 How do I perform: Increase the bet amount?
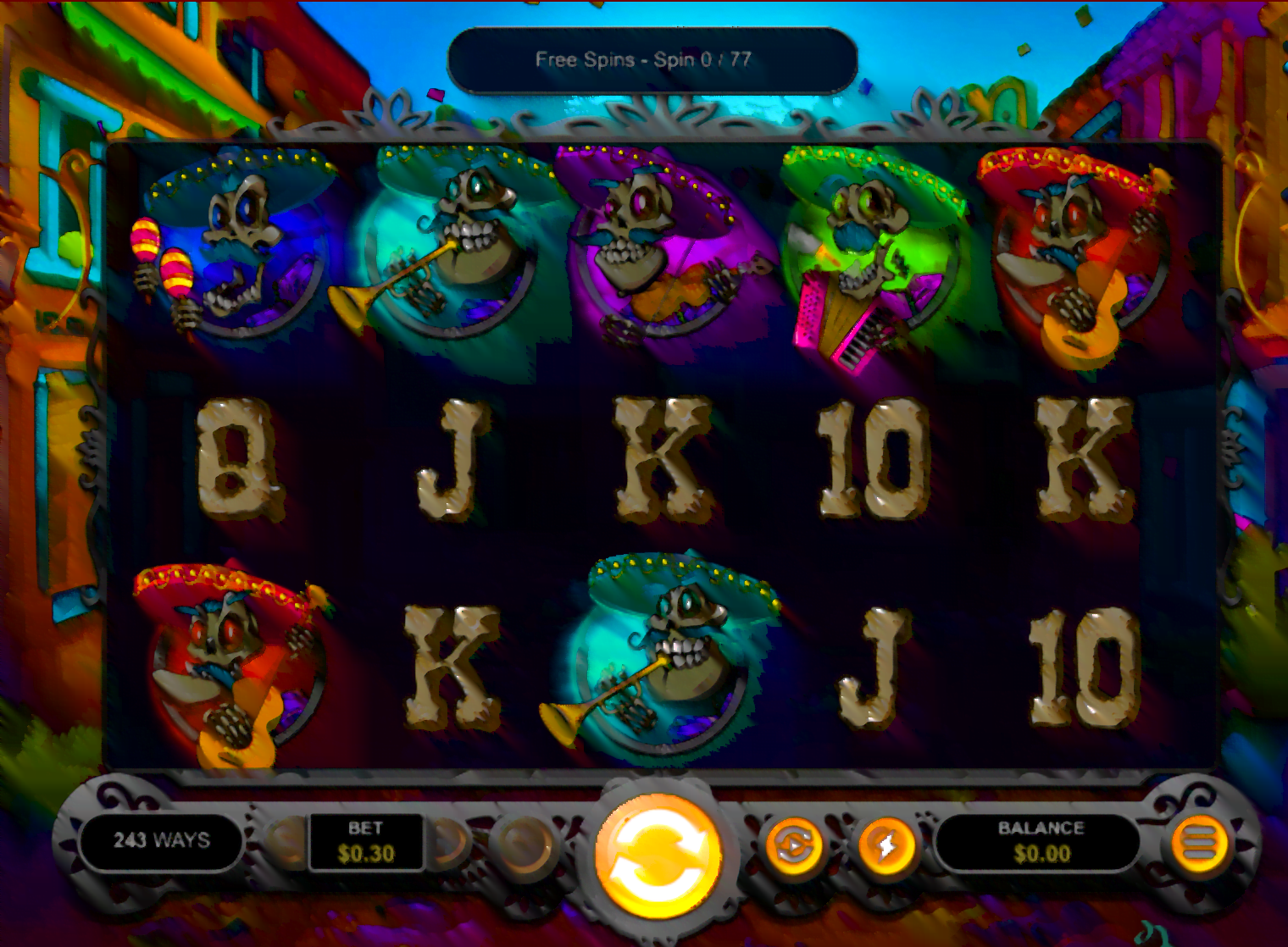pos(447,842)
